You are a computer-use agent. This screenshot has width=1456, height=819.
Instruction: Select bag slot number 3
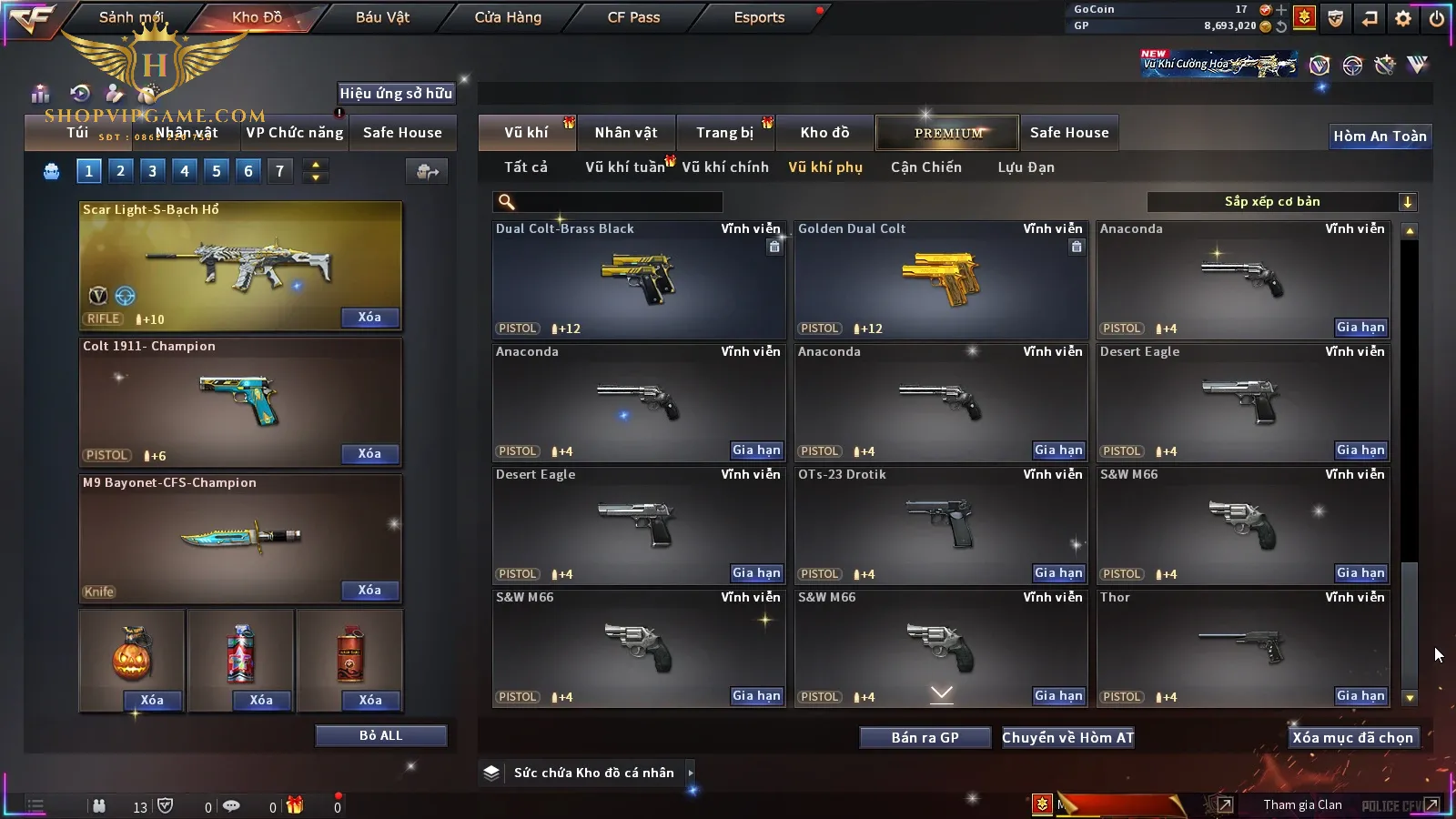[x=152, y=170]
